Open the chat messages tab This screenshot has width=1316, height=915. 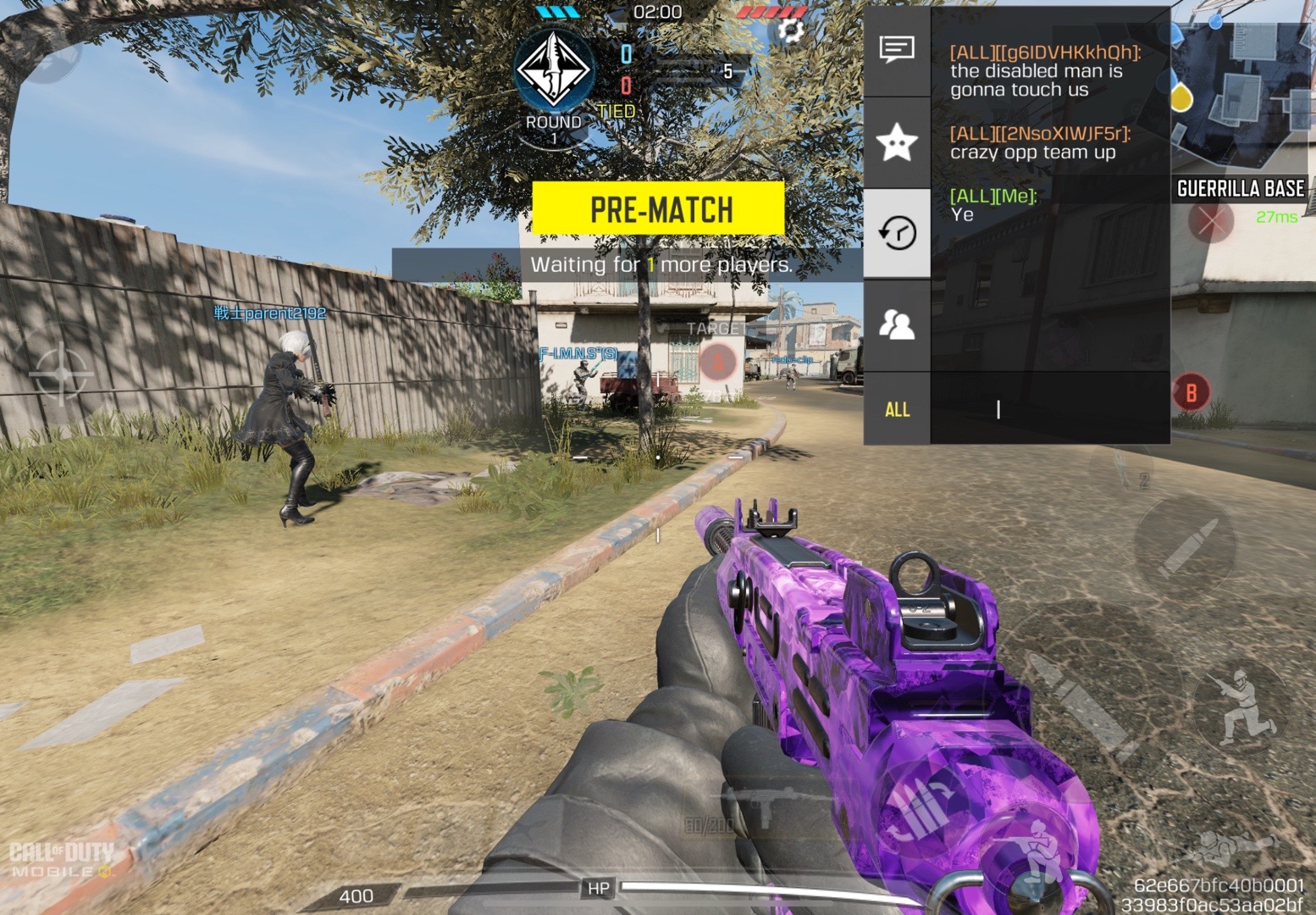[897, 49]
